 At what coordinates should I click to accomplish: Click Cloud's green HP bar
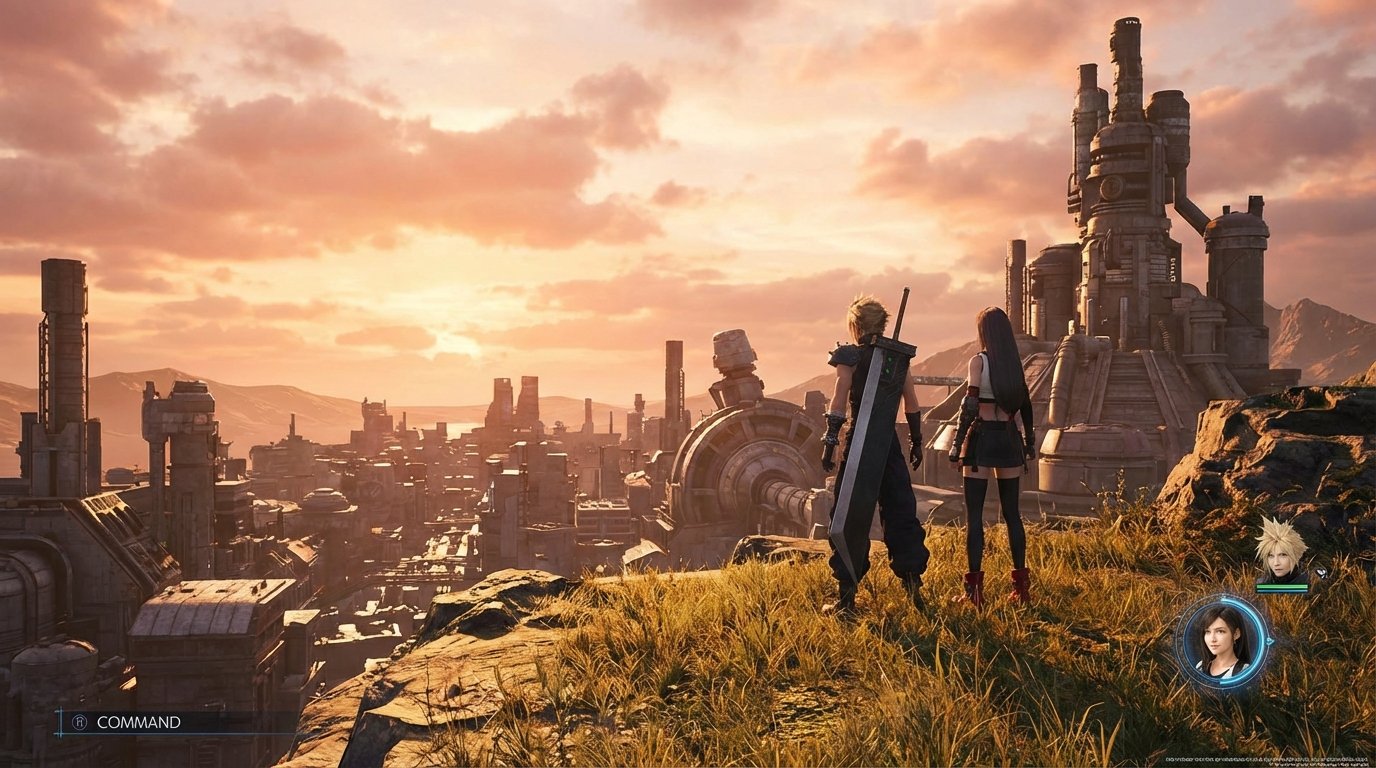tap(1282, 586)
